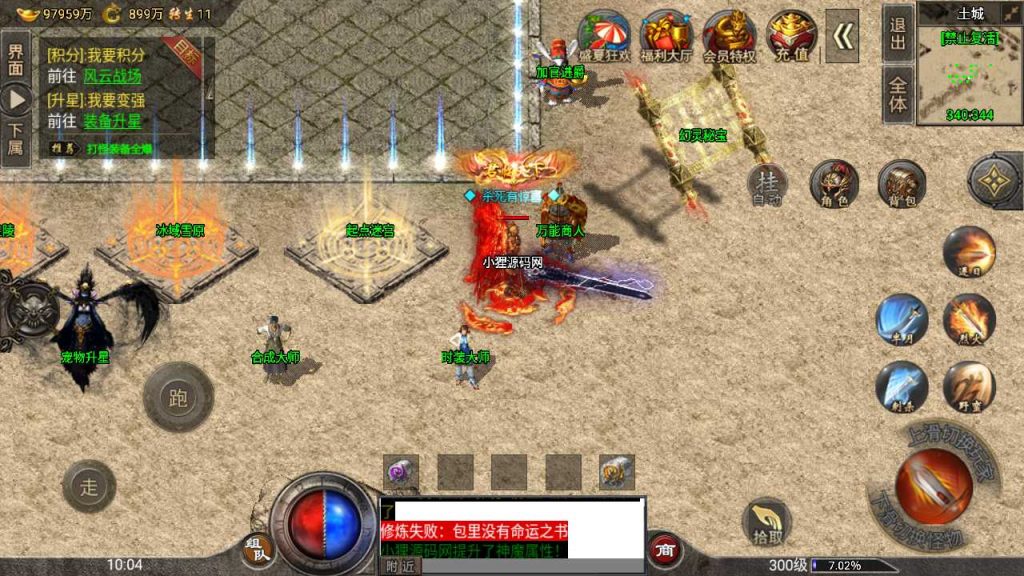
Task: Open the 附近 nearby chat tab
Action: coord(401,566)
